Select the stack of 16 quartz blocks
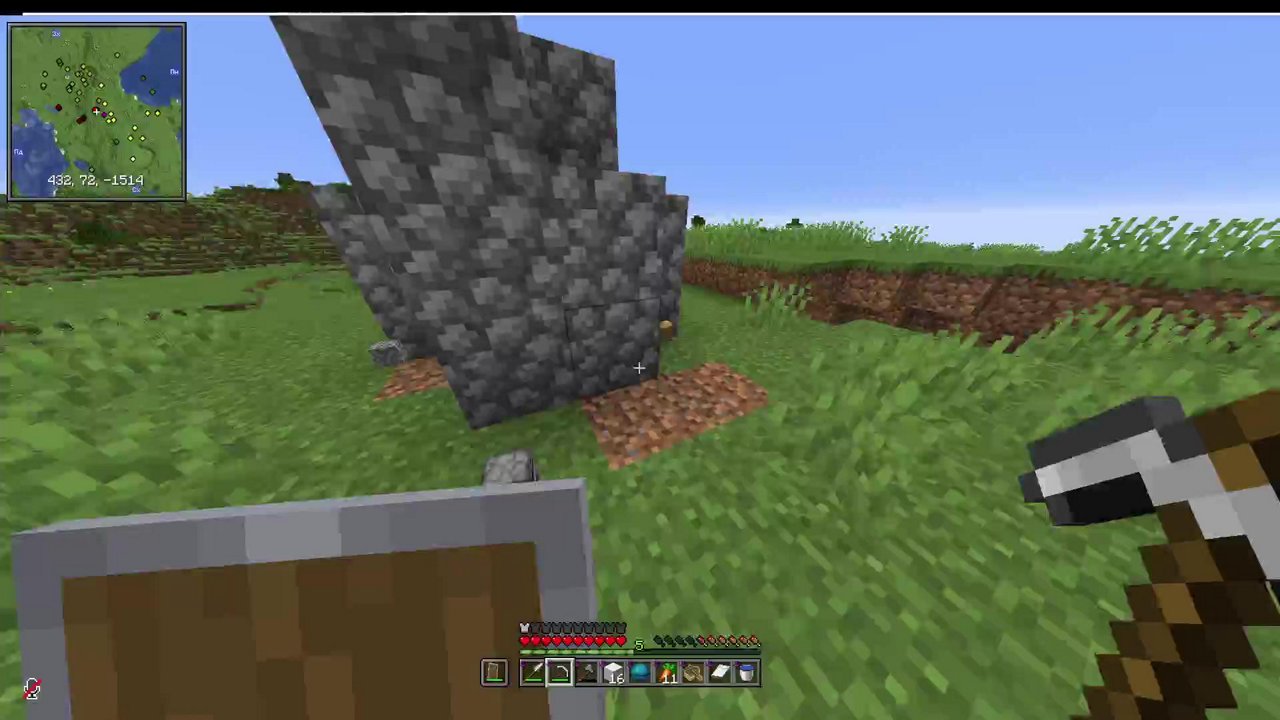Viewport: 1280px width, 720px height. coord(614,672)
